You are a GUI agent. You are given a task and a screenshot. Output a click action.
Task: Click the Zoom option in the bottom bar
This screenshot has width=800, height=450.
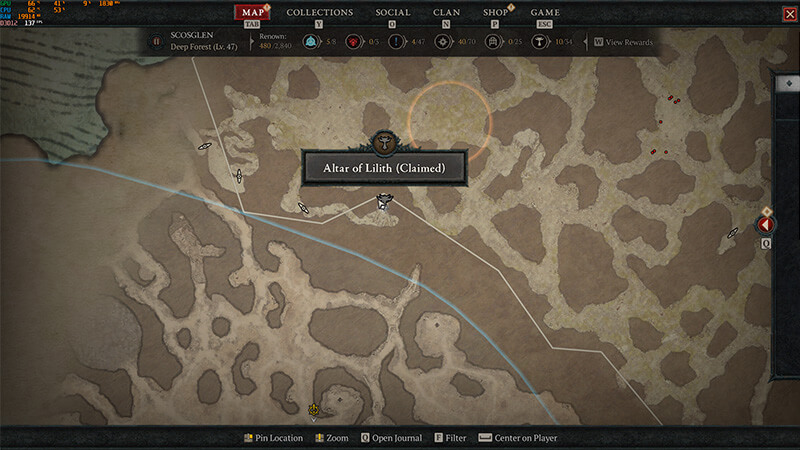(331, 438)
